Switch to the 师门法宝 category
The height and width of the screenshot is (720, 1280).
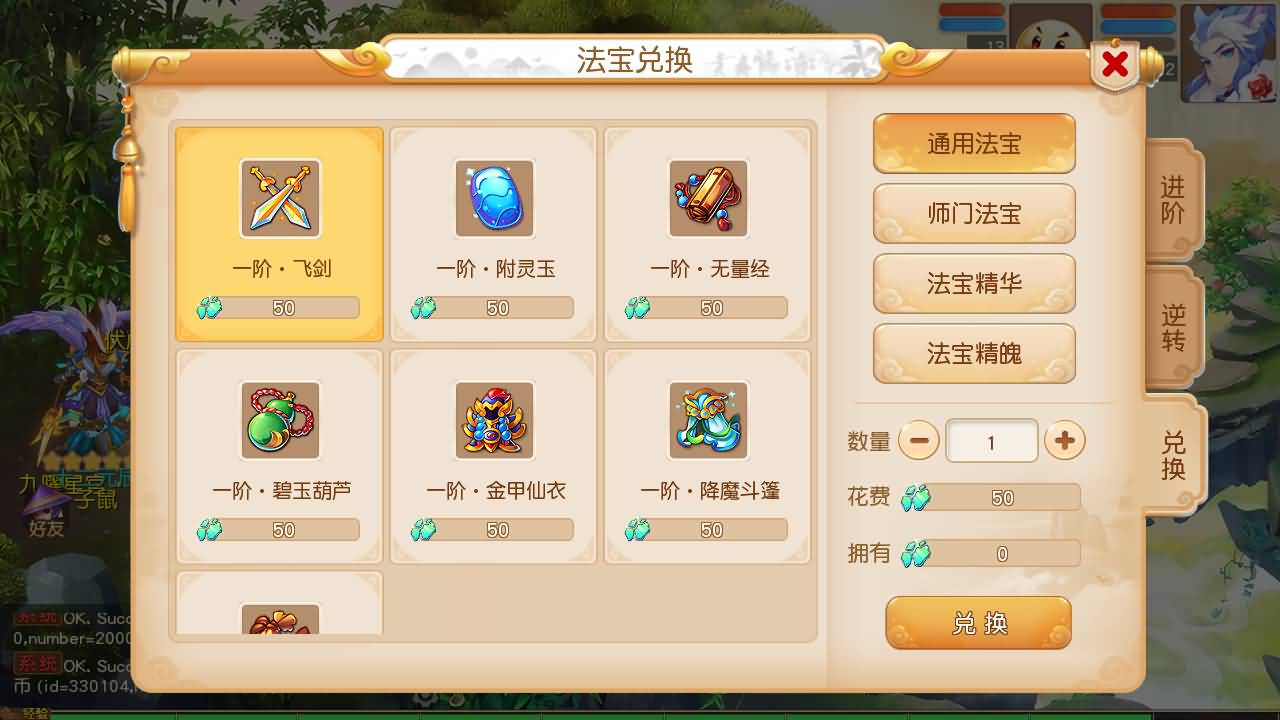click(974, 213)
